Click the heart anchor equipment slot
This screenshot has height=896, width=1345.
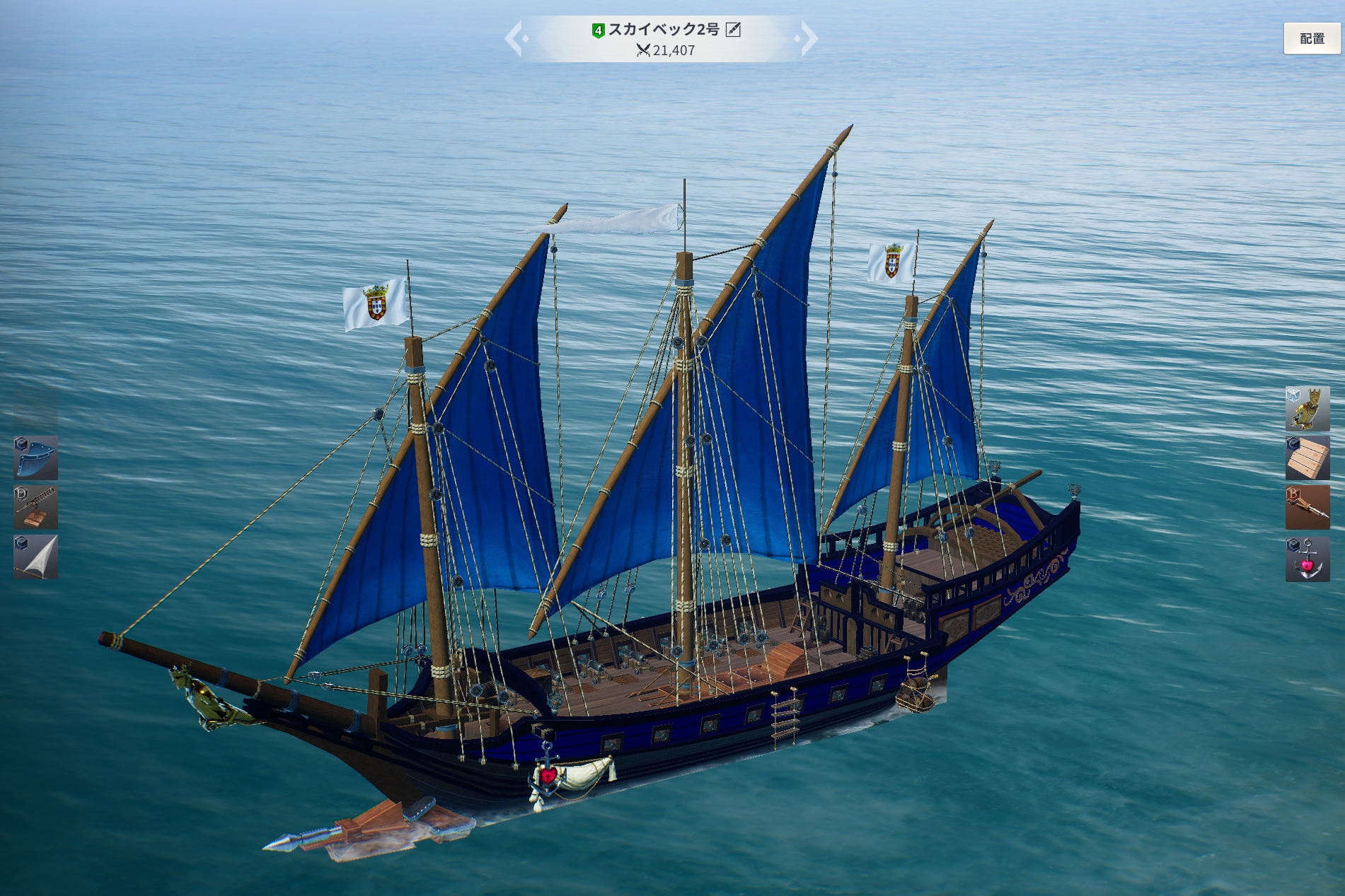coord(1307,559)
